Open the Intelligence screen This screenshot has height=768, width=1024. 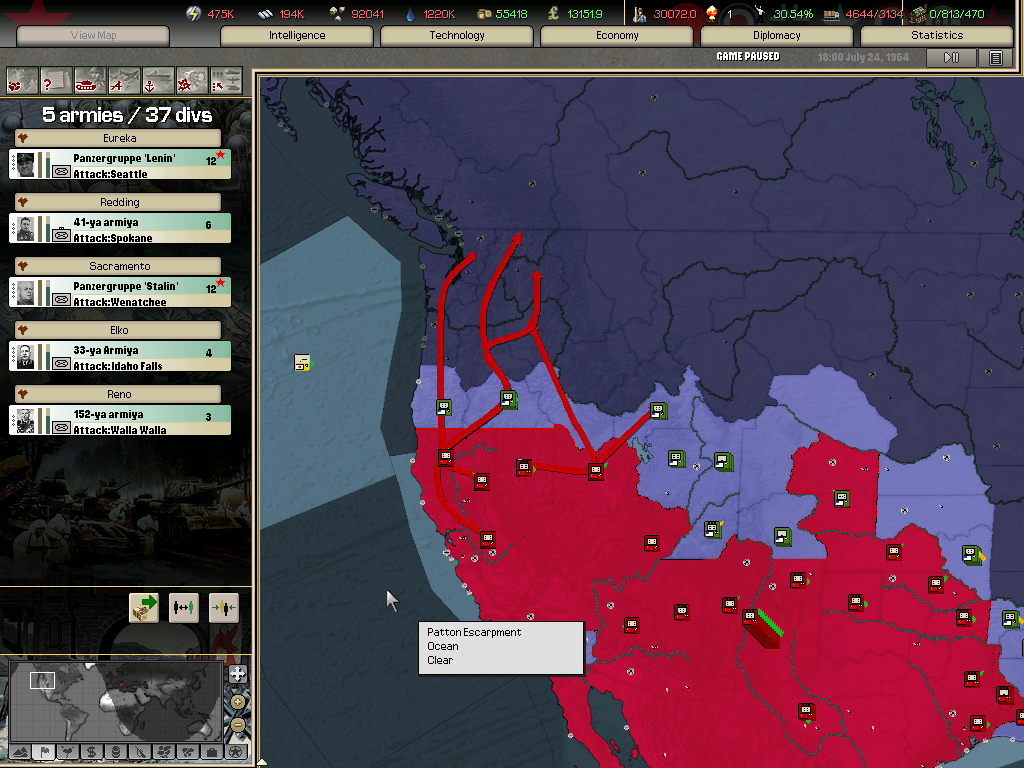click(297, 36)
